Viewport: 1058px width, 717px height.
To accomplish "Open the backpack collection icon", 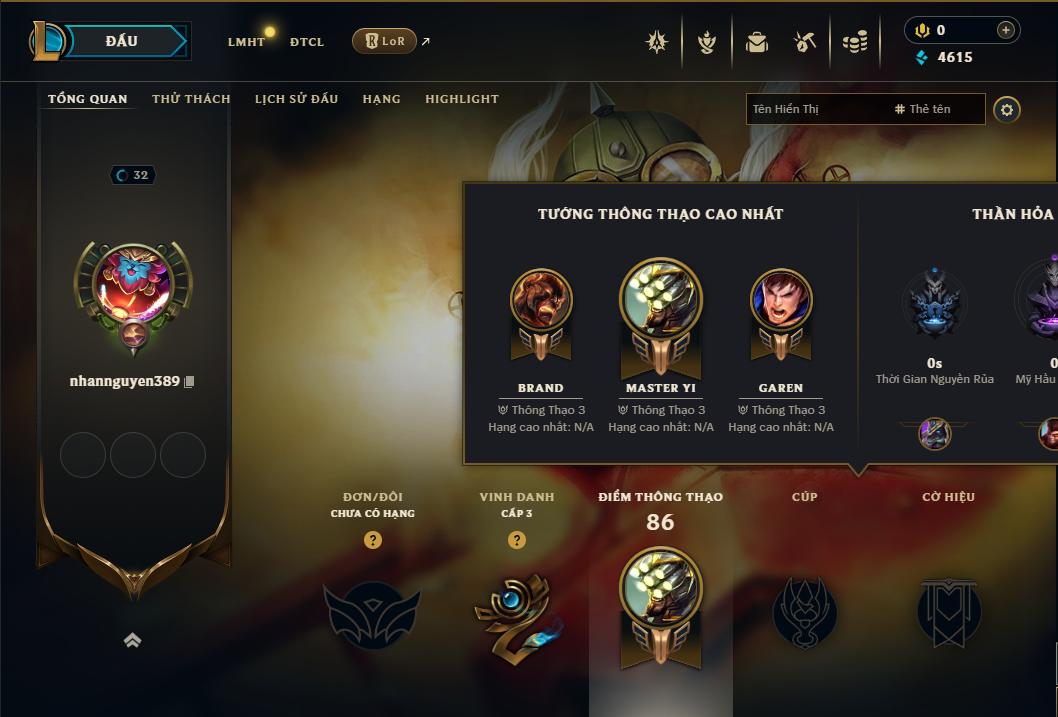I will coord(757,42).
